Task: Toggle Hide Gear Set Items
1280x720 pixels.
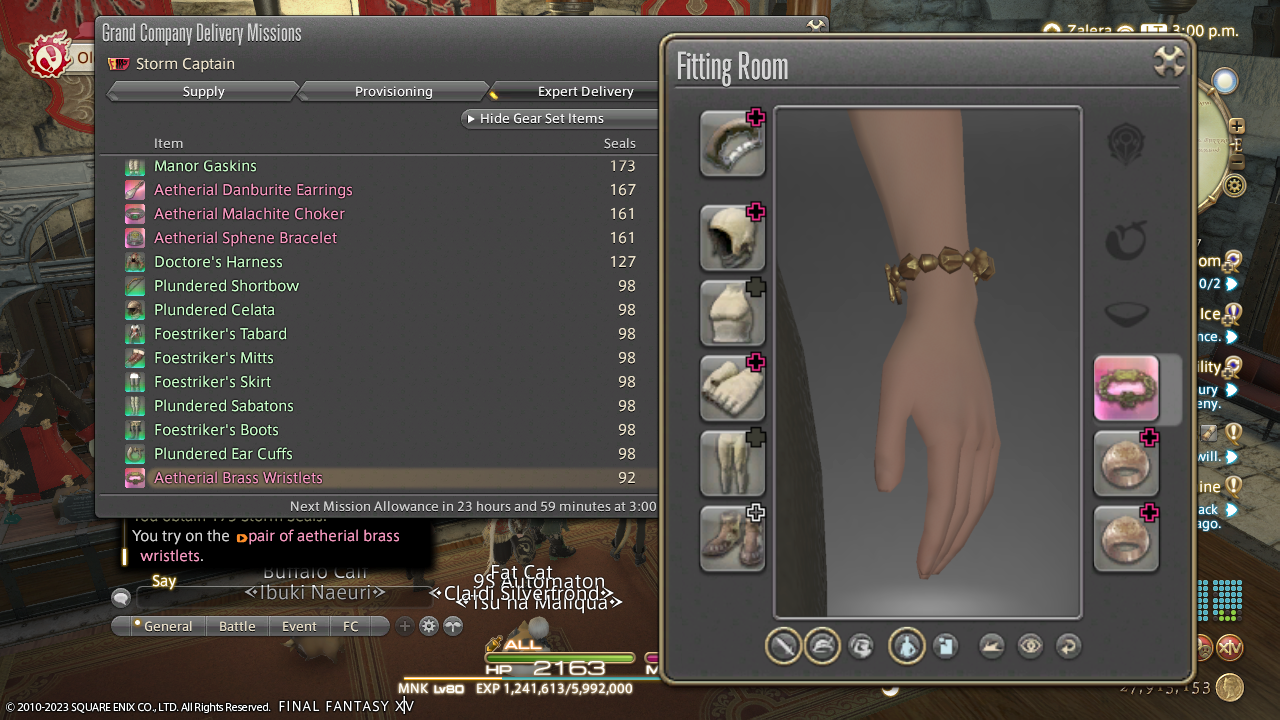Action: coord(540,118)
